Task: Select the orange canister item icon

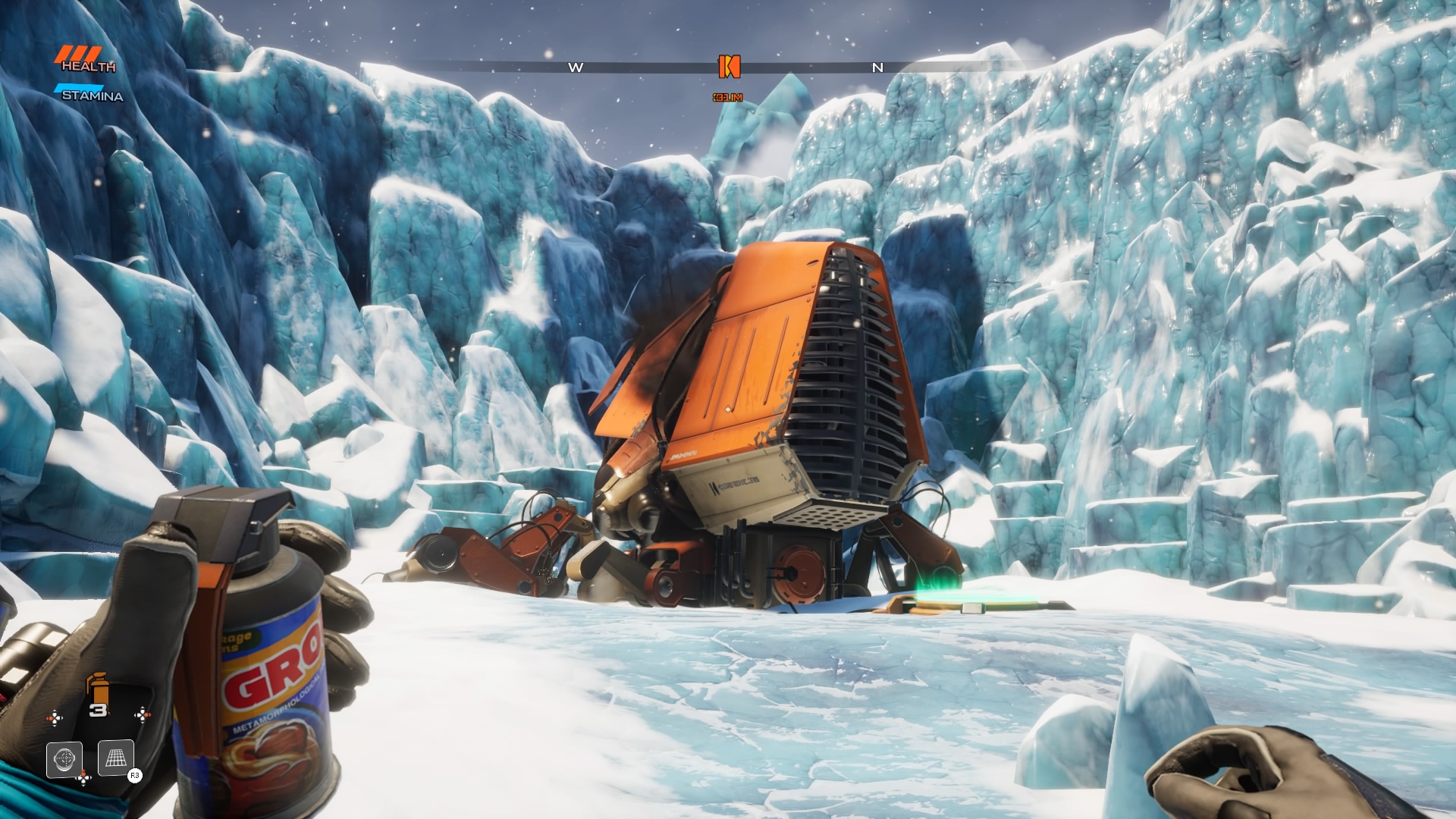Action: click(x=96, y=688)
